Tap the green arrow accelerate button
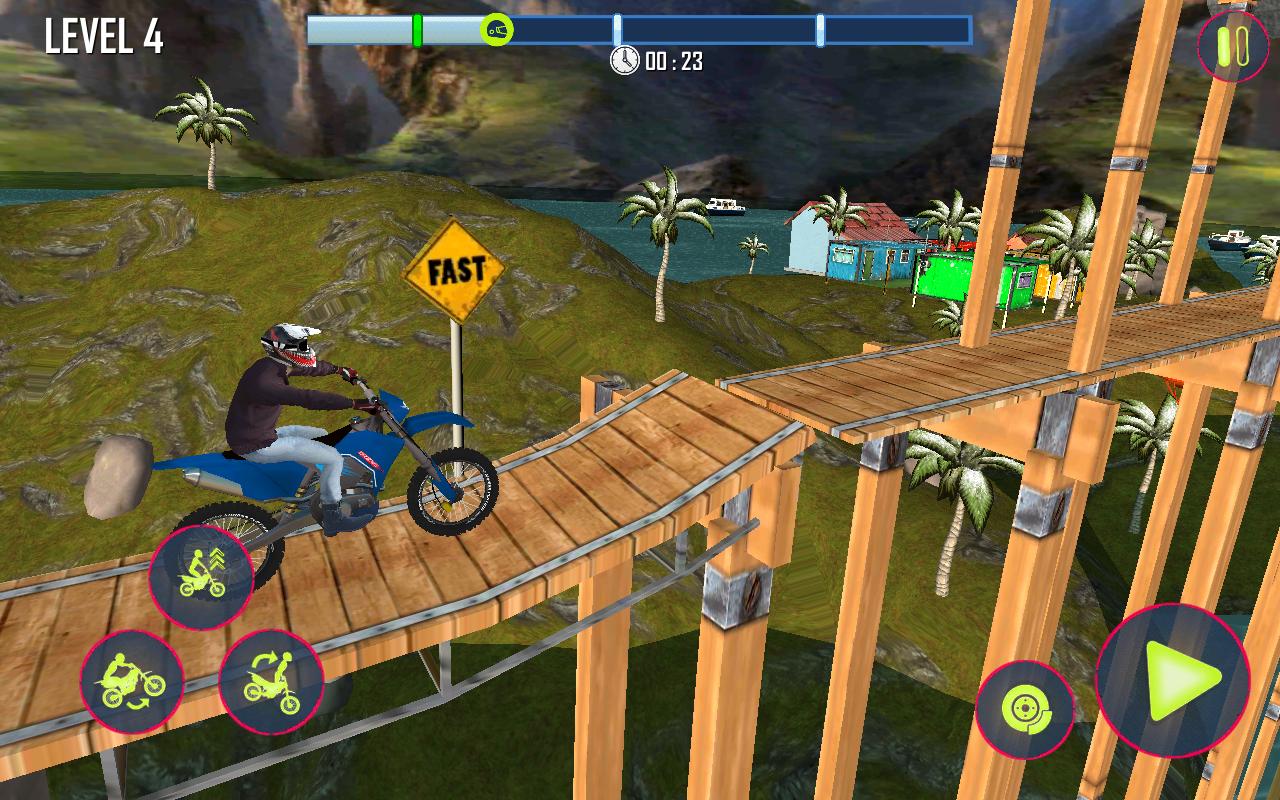1280x800 pixels. tap(1173, 681)
